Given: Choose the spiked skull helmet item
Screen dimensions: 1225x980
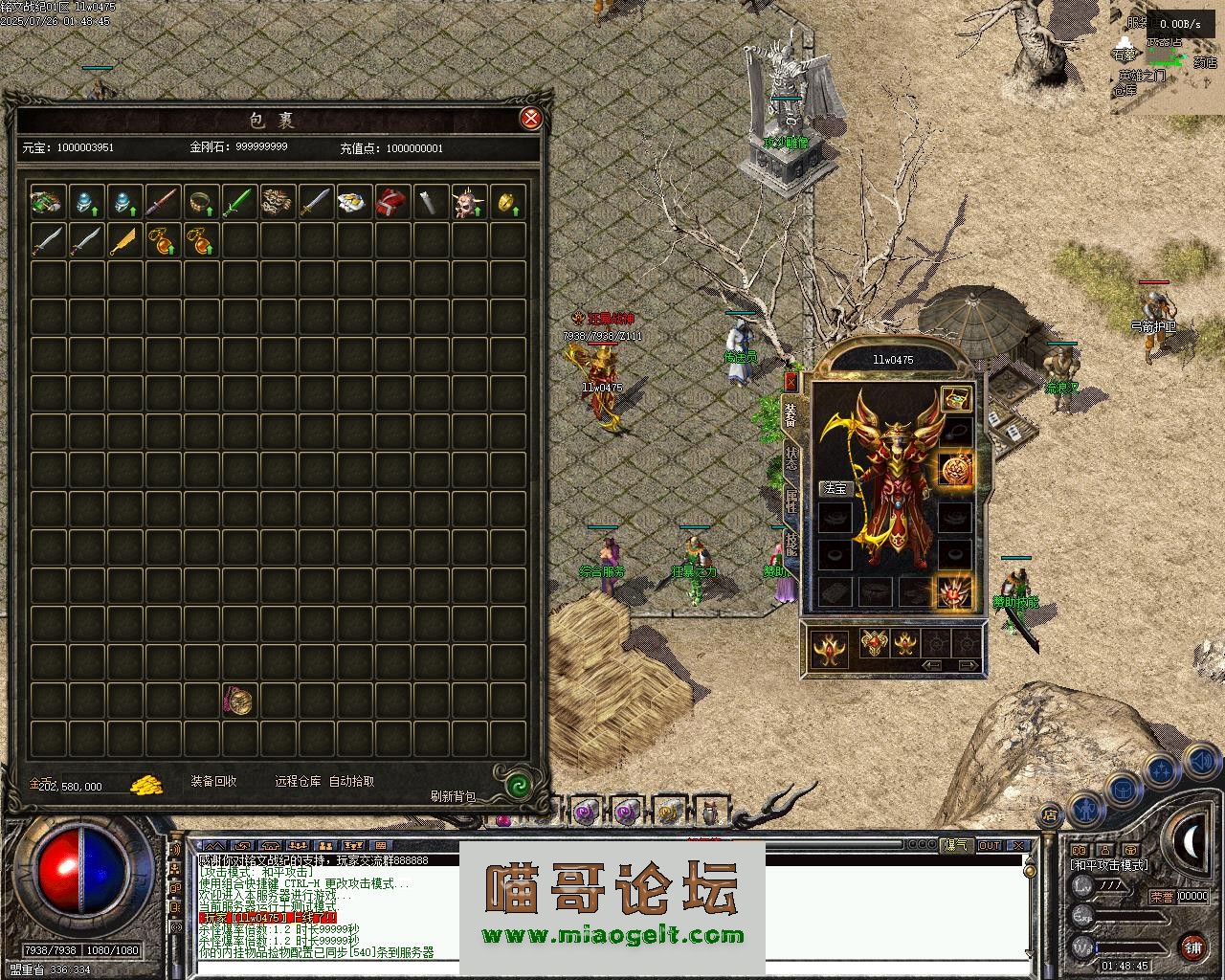Looking at the screenshot, I should 469,202.
